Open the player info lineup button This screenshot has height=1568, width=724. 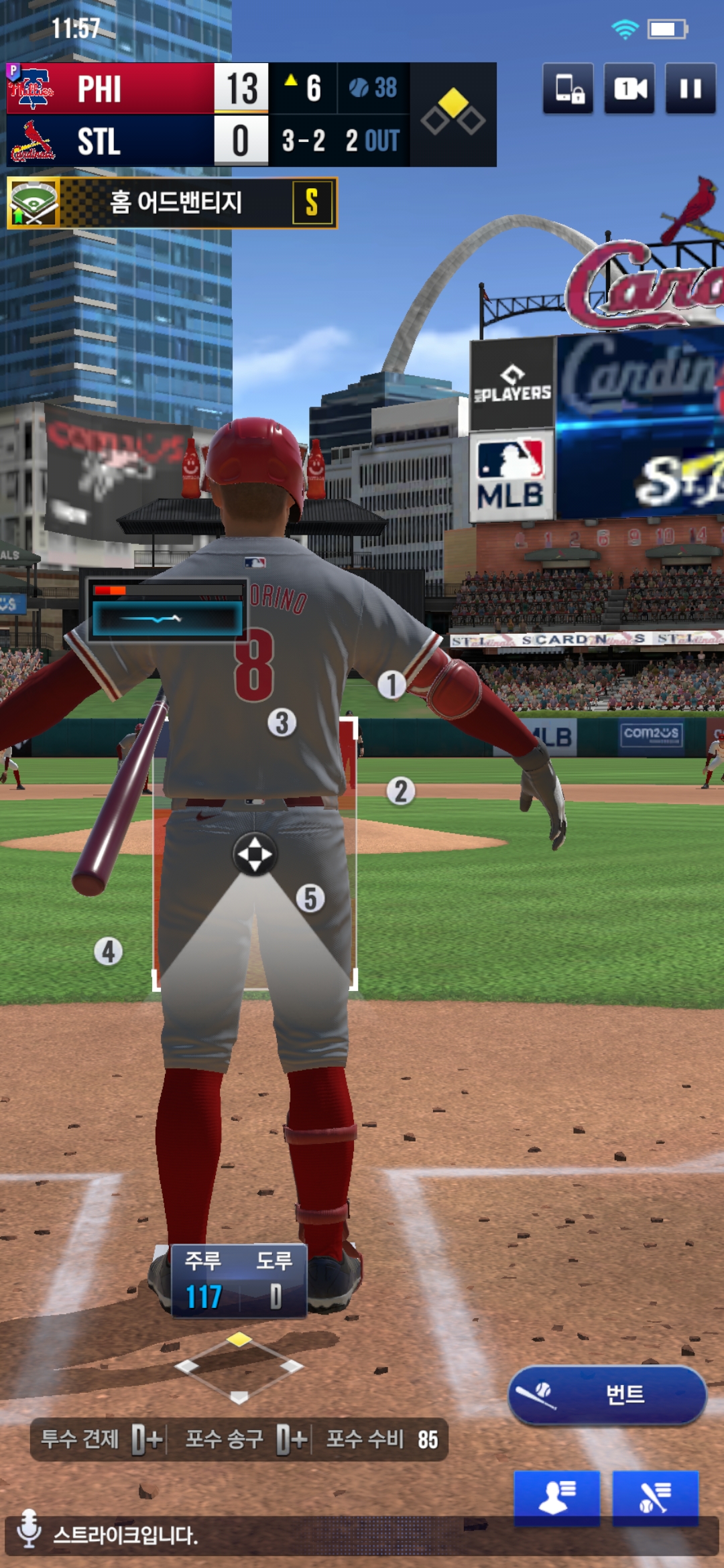[556, 1498]
